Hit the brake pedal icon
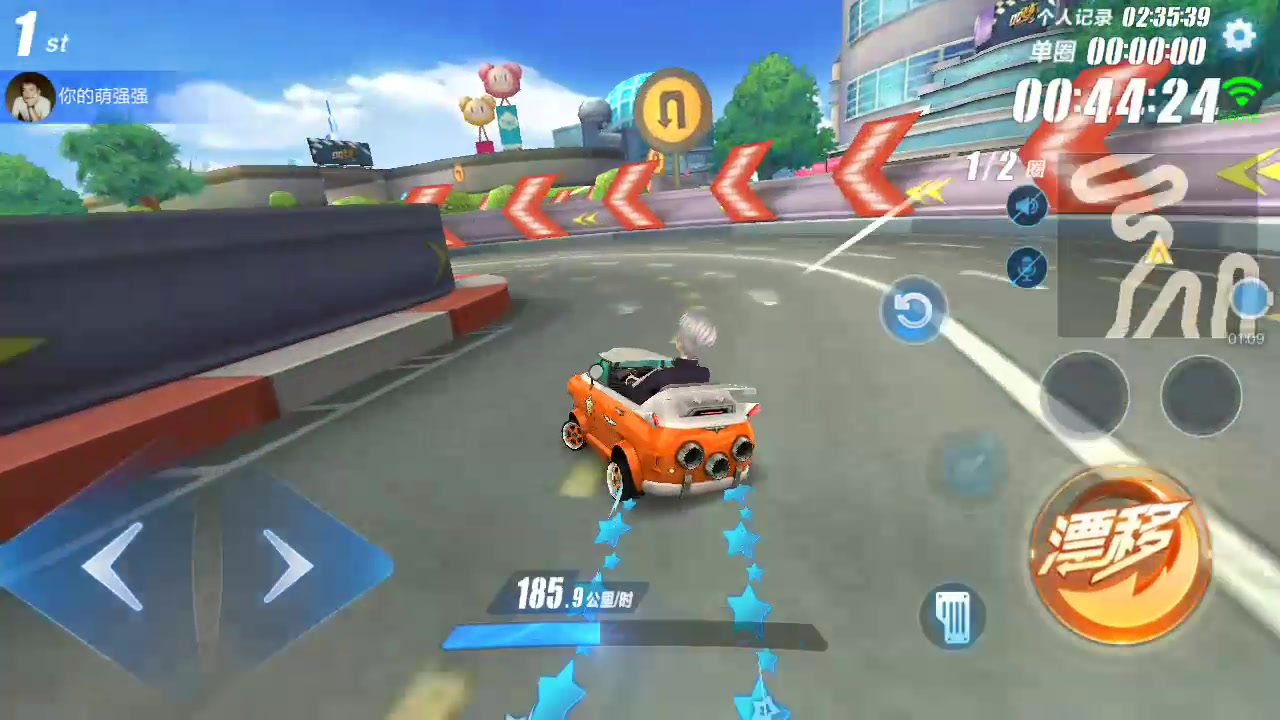Screen dimensions: 1280x720 click(952, 615)
